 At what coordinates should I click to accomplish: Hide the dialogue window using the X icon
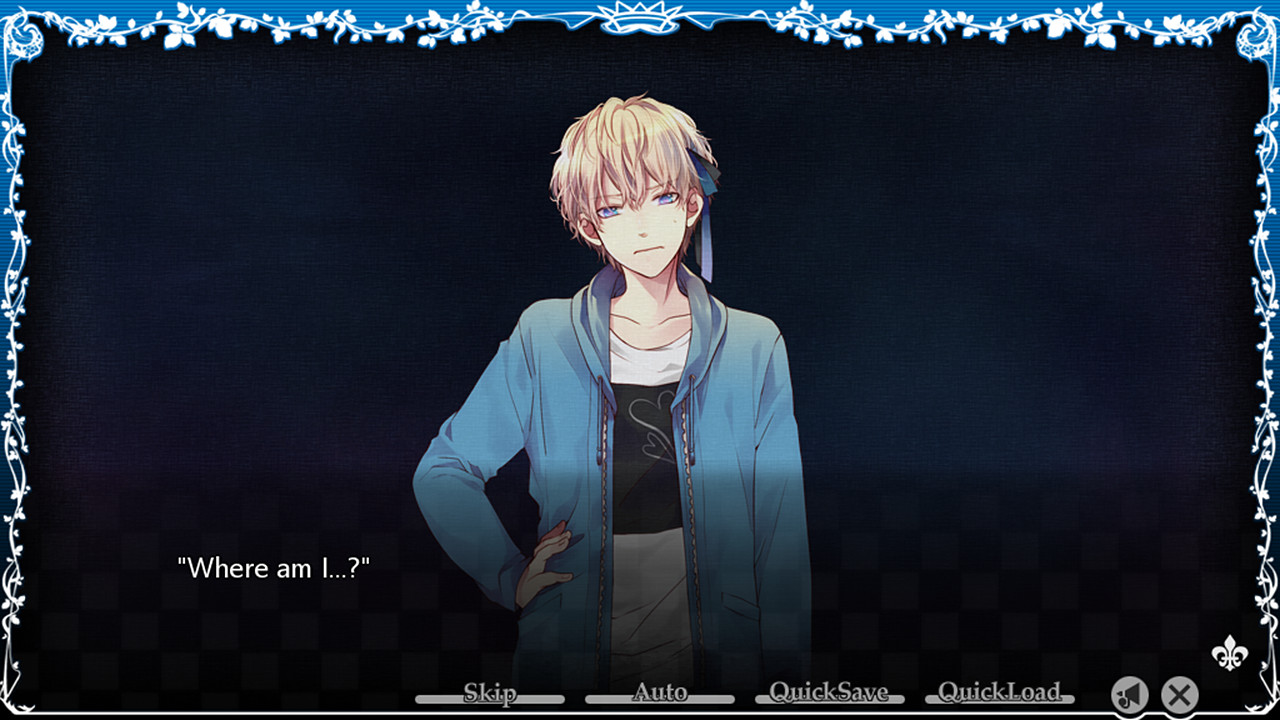click(x=1180, y=695)
